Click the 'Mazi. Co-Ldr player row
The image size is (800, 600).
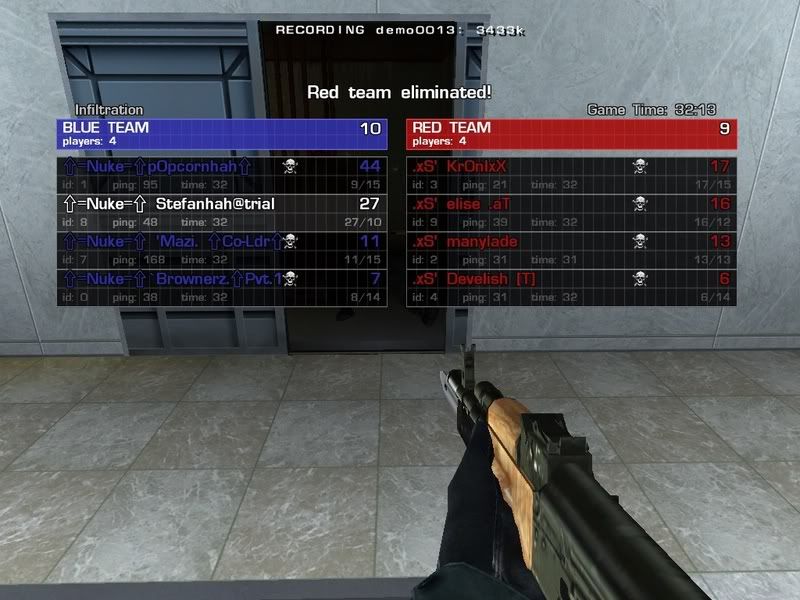(x=222, y=248)
